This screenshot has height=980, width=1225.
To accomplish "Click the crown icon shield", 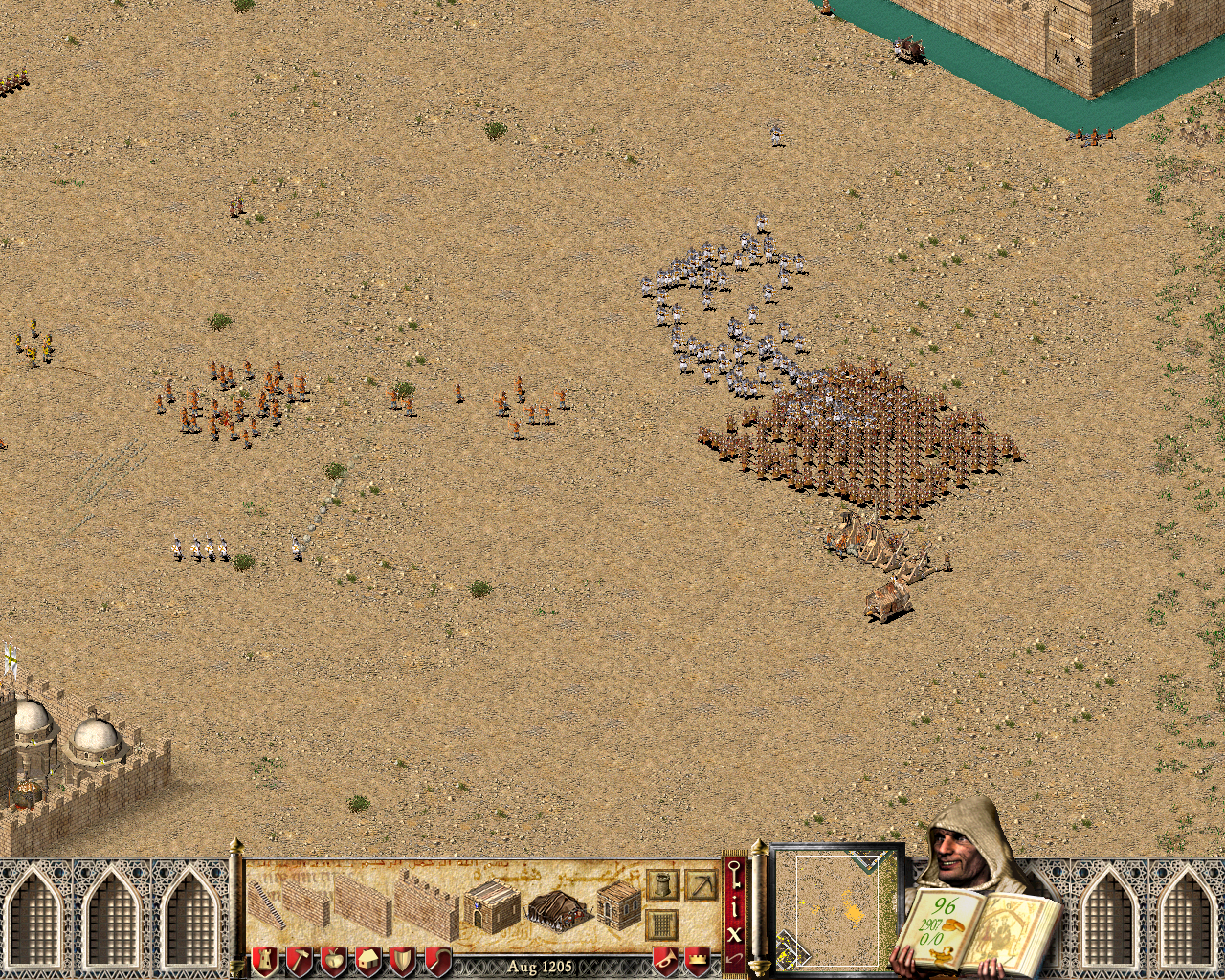I will 699,959.
